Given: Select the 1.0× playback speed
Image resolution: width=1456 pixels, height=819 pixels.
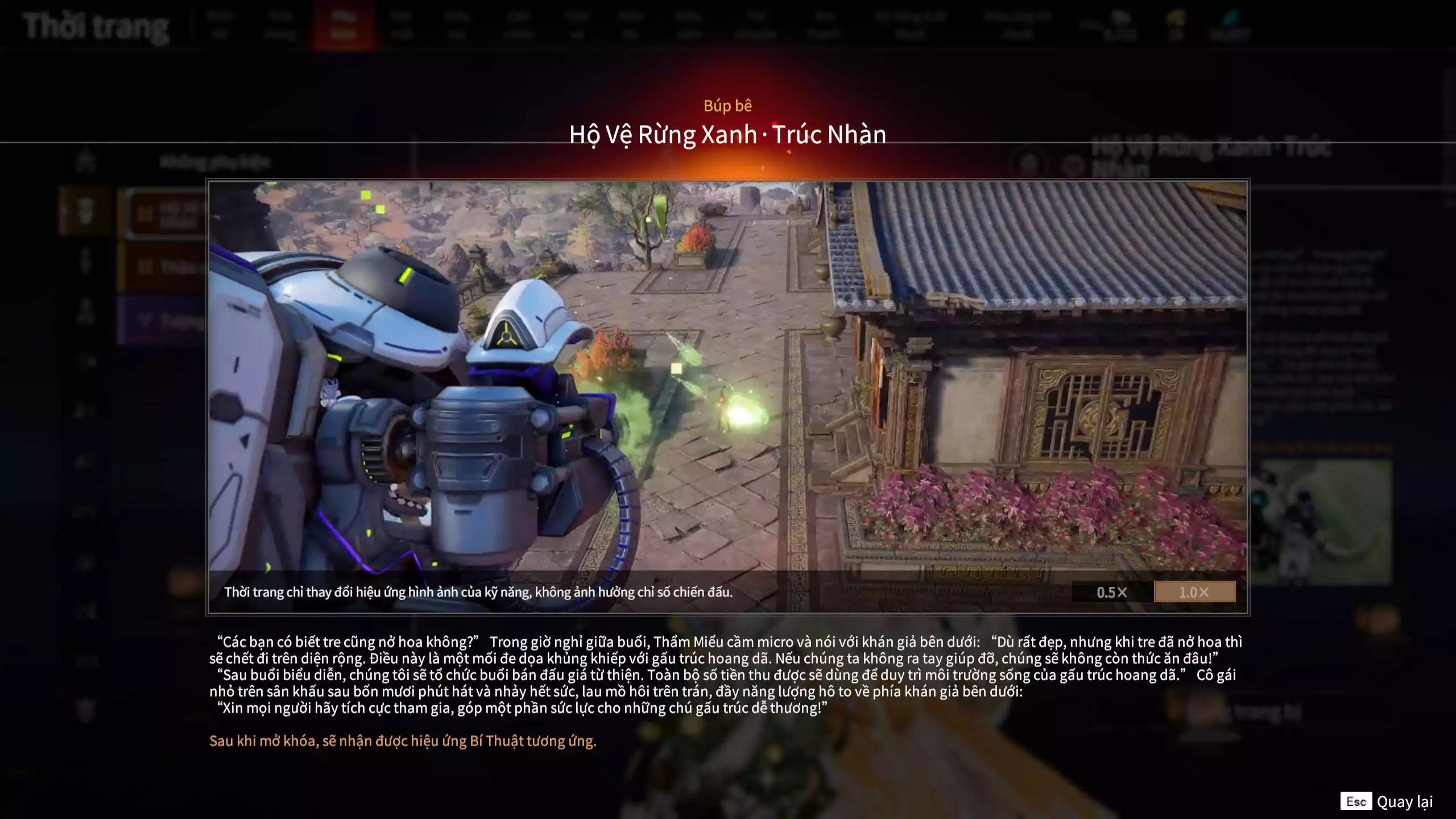Looking at the screenshot, I should (1194, 592).
